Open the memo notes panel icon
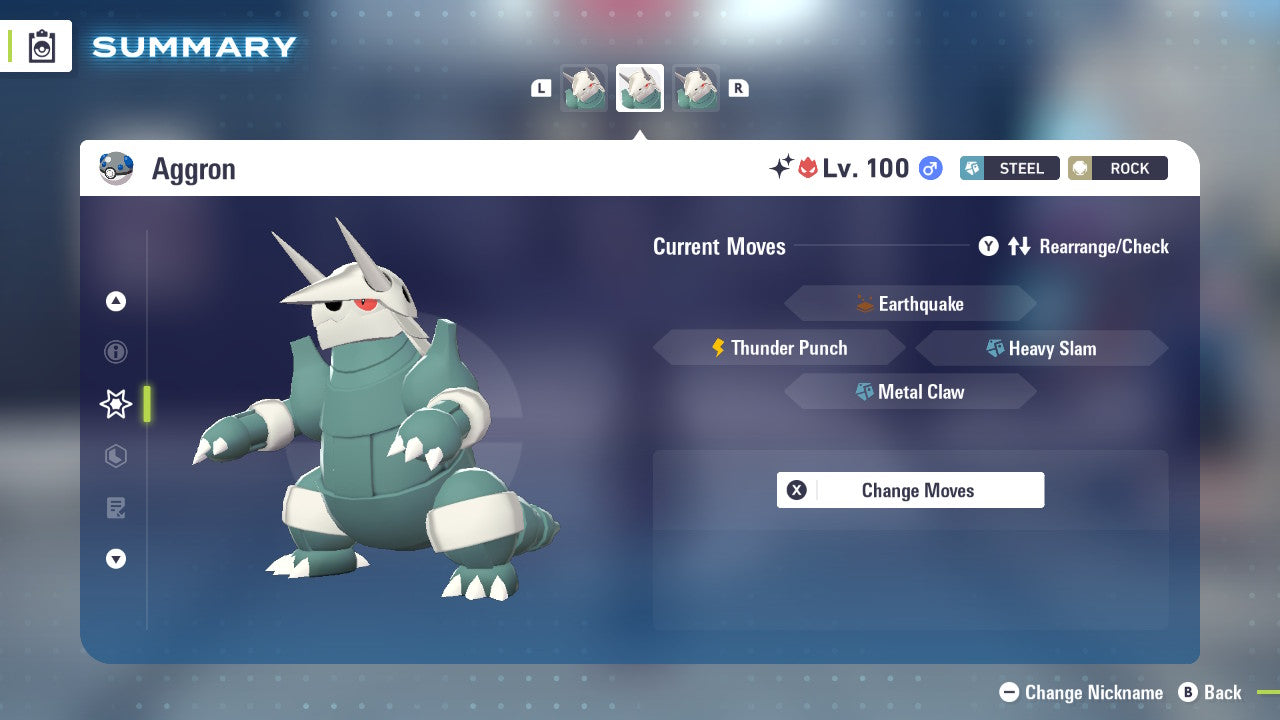1280x720 pixels. click(x=116, y=508)
